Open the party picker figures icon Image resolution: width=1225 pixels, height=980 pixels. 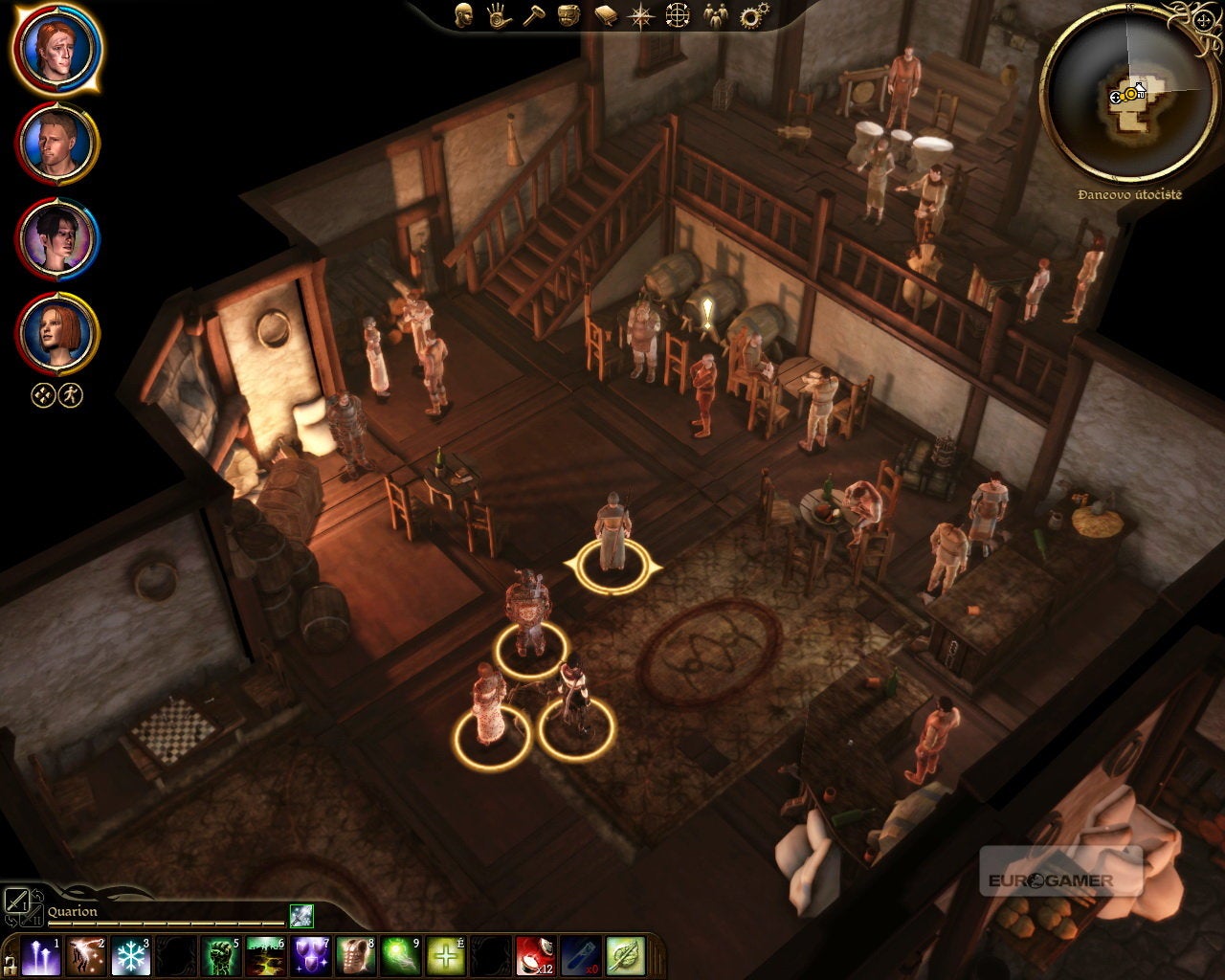click(715, 15)
